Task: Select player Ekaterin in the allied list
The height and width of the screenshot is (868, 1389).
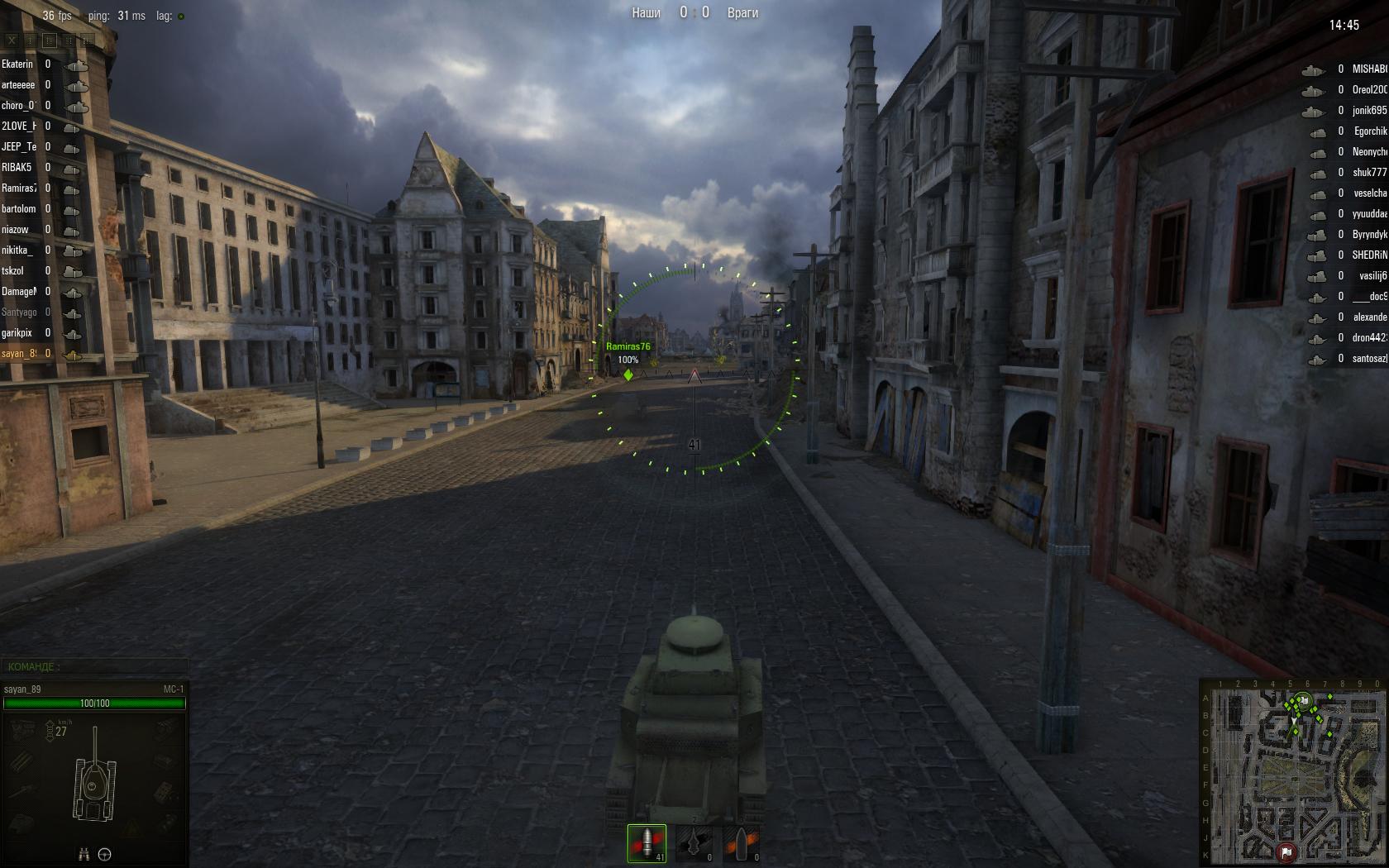Action: (17, 64)
